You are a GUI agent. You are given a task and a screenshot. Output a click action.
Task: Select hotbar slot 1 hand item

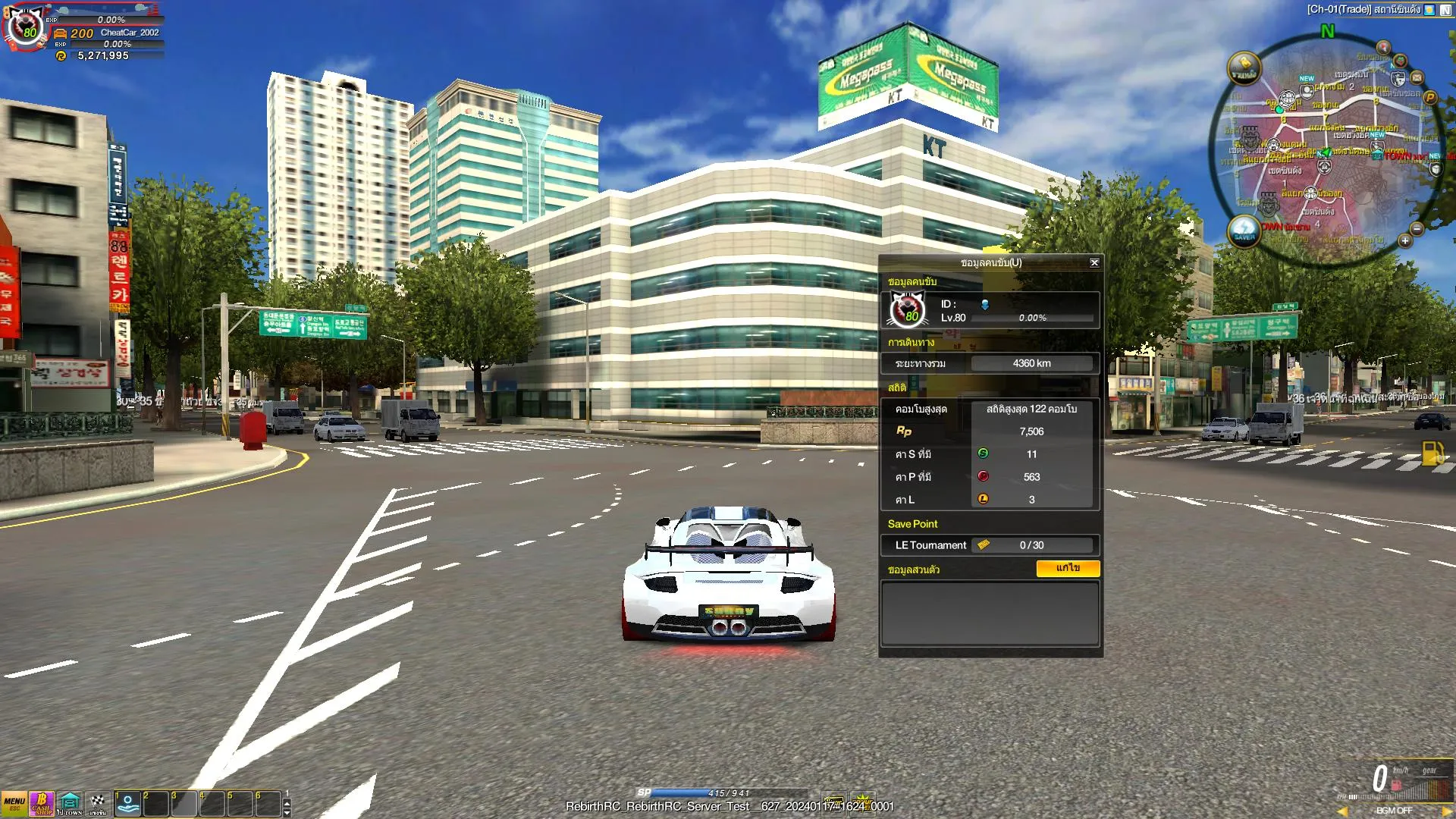click(127, 803)
